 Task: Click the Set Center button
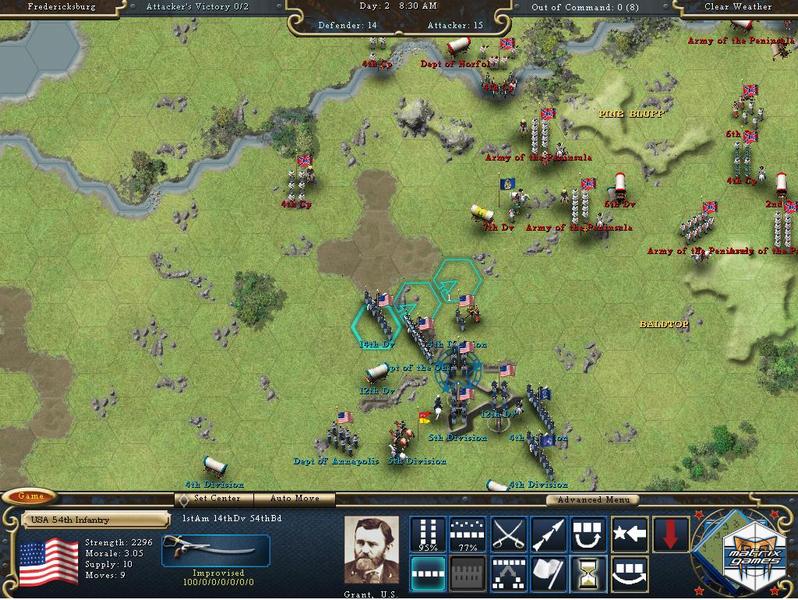pyautogui.click(x=216, y=498)
